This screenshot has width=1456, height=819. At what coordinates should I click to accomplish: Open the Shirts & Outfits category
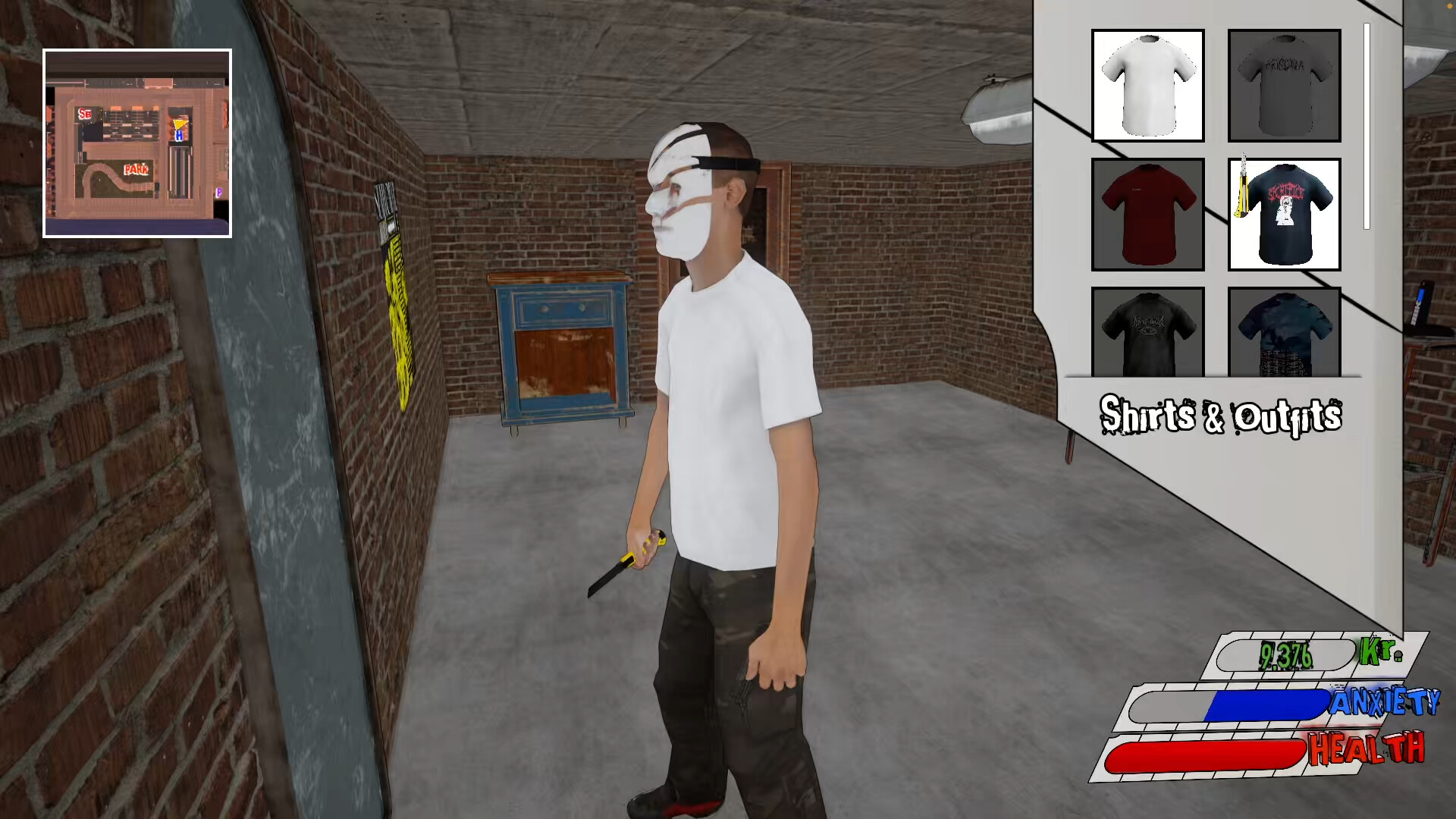click(x=1219, y=416)
